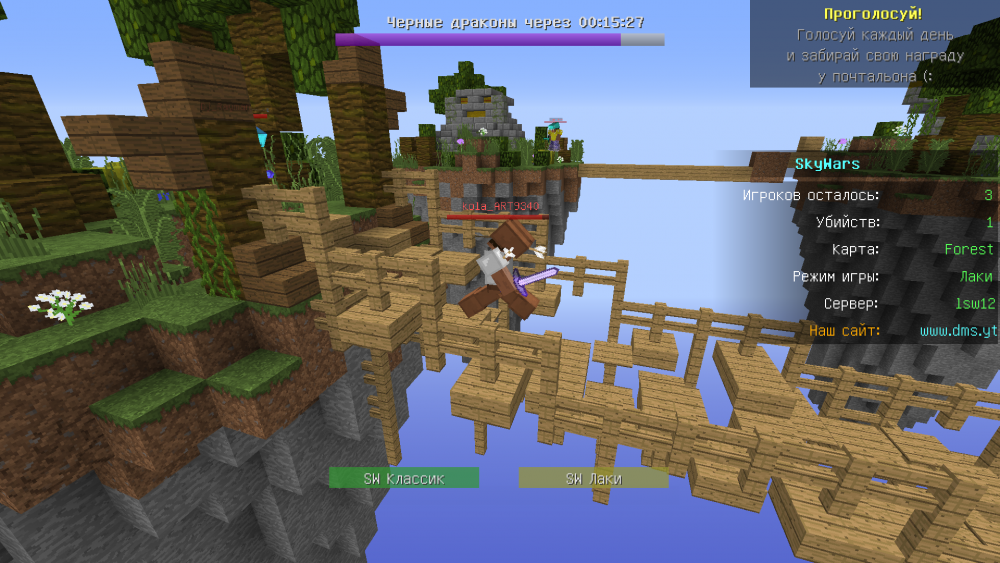Select the SW Классик mode button
1000x563 pixels.
pyautogui.click(x=404, y=478)
